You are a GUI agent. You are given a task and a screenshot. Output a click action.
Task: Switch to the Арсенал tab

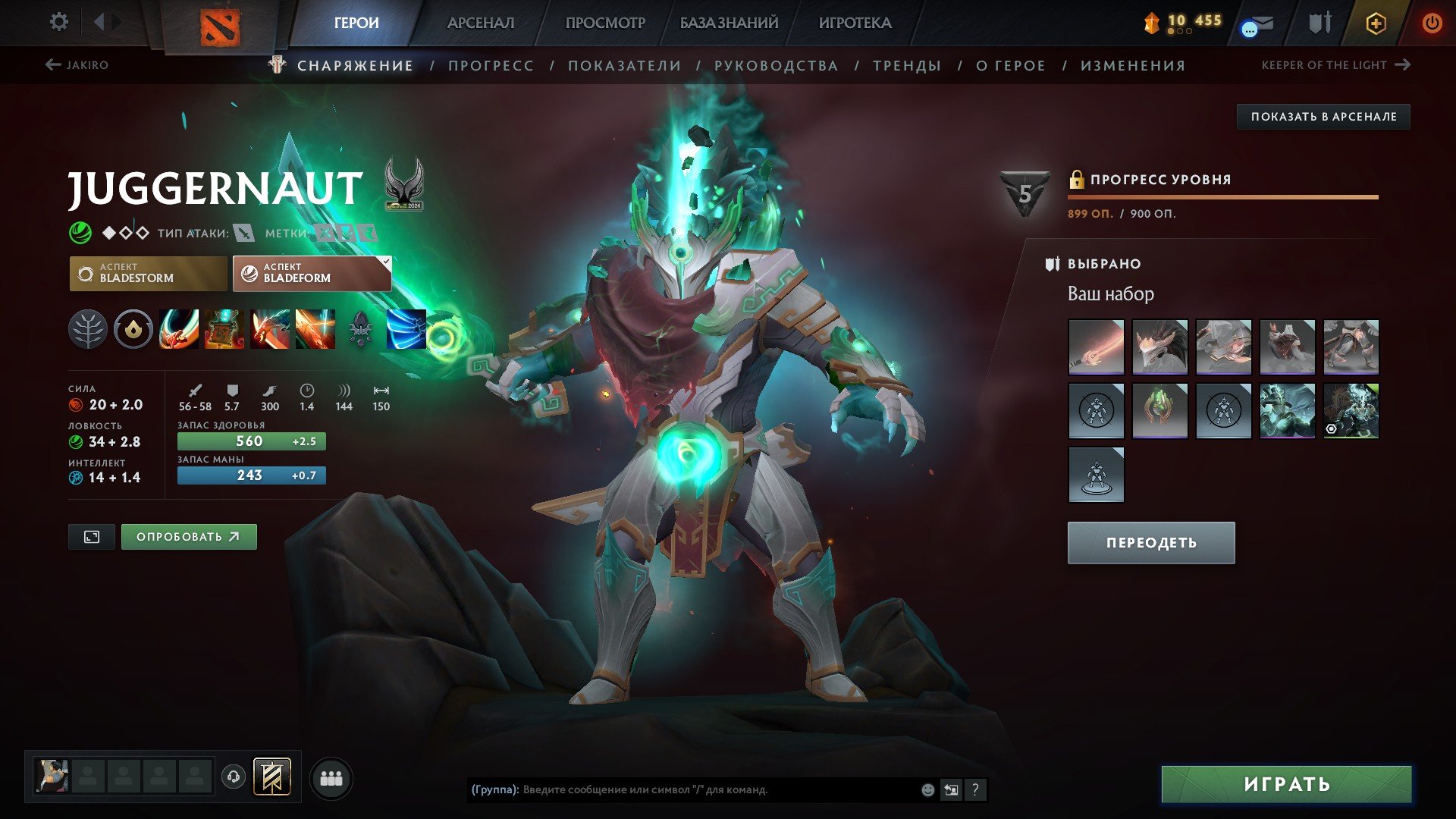click(x=480, y=23)
